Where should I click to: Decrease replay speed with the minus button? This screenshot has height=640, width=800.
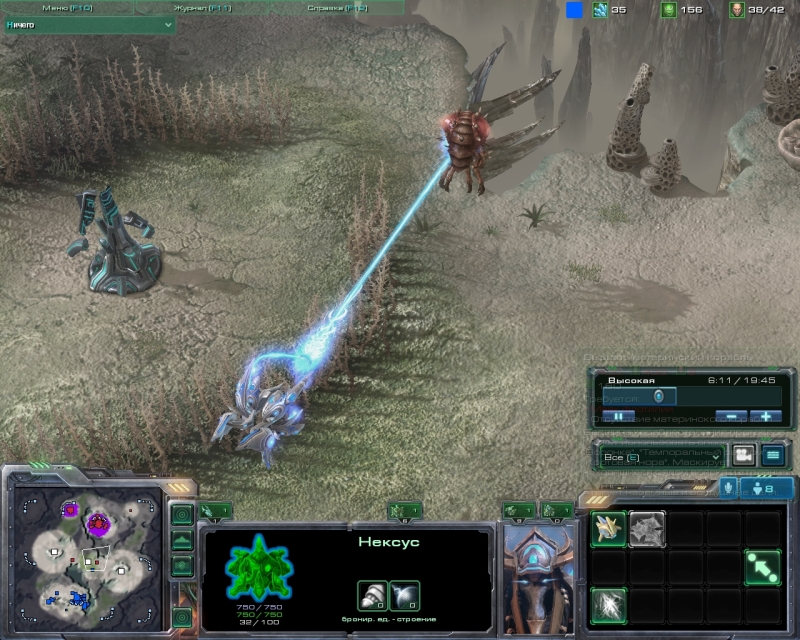733,416
